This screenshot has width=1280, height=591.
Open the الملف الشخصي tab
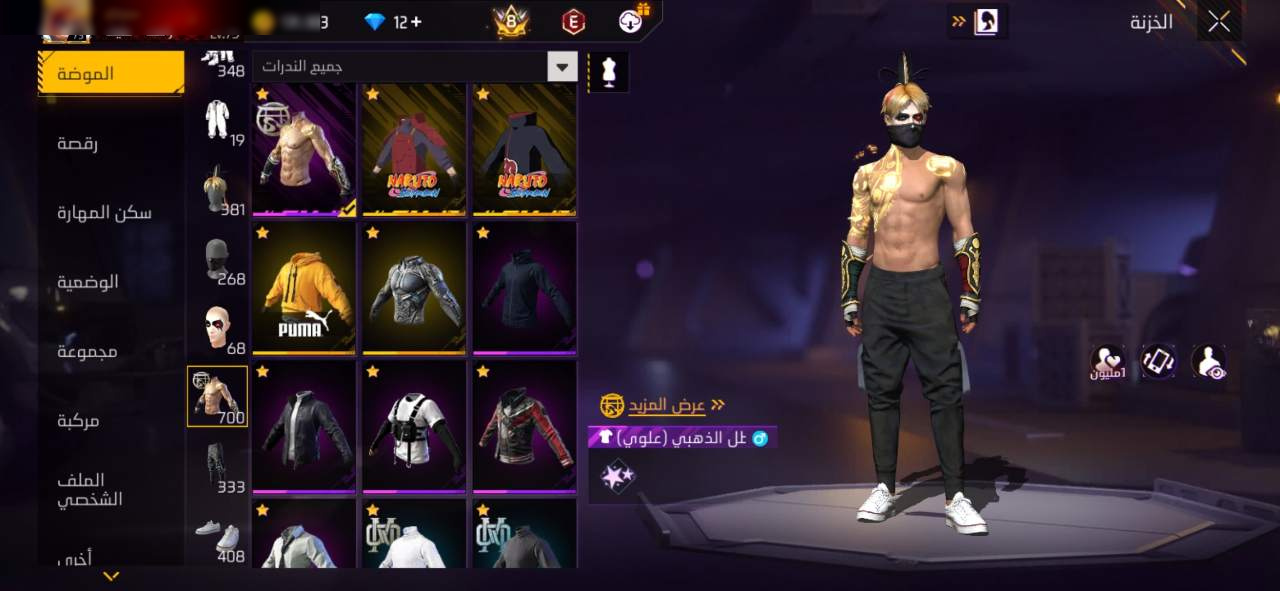click(x=89, y=489)
